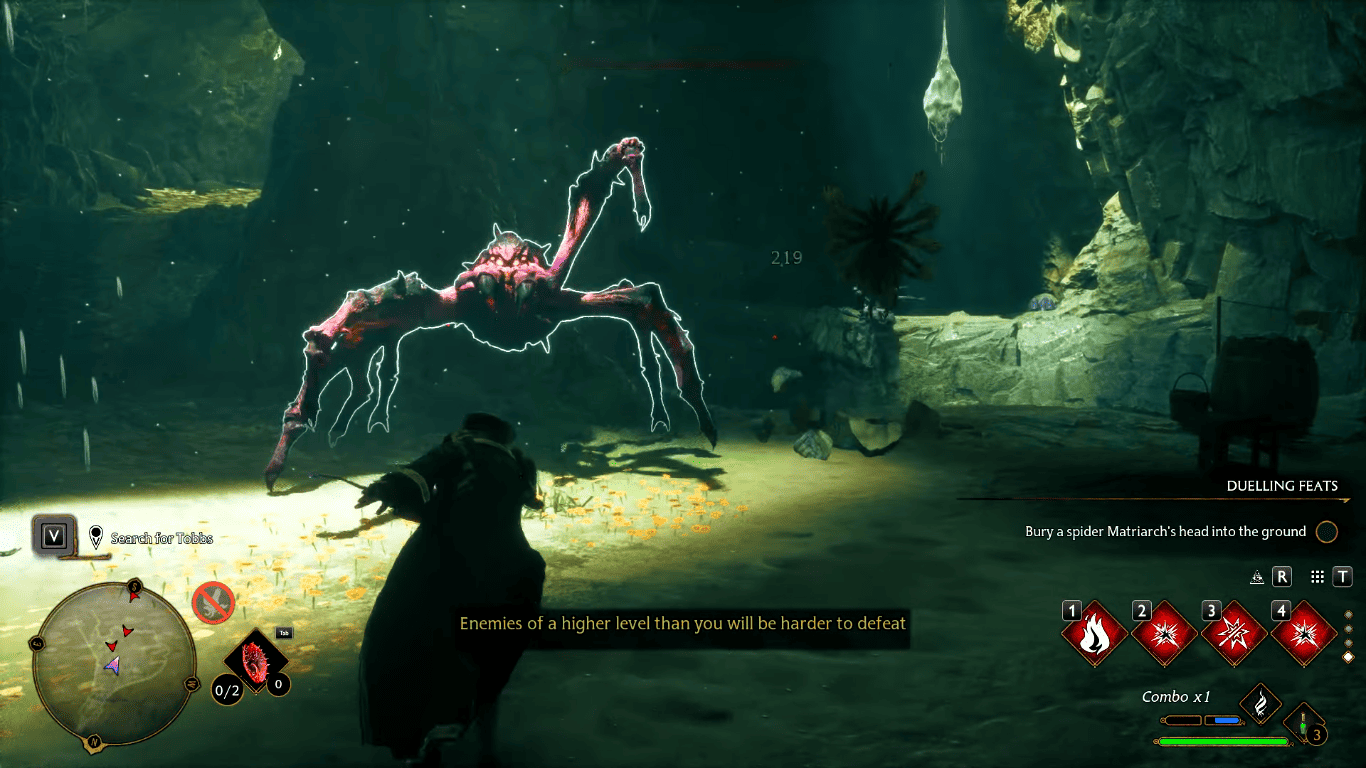The width and height of the screenshot is (1366, 768).
Task: Click the R key button above spell slots
Action: (1281, 577)
